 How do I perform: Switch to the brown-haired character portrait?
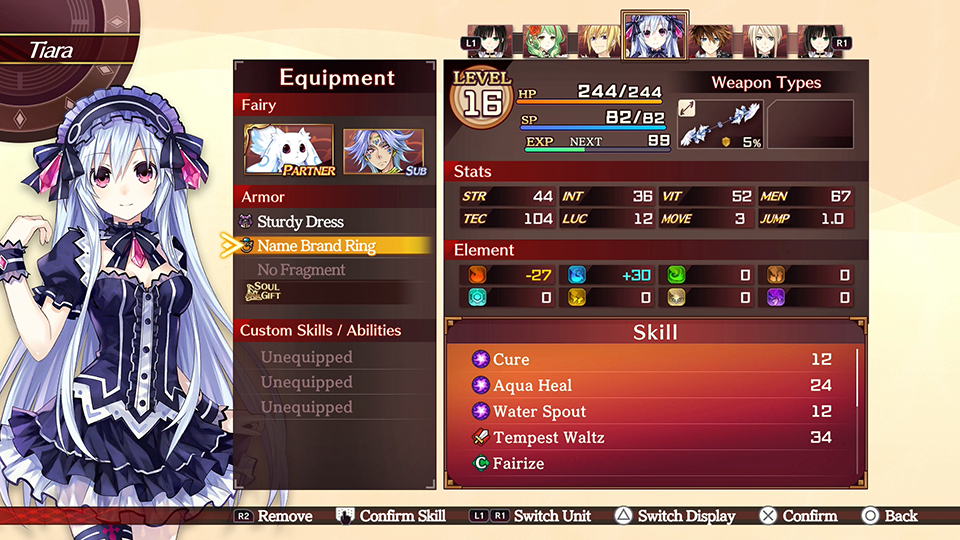point(709,42)
